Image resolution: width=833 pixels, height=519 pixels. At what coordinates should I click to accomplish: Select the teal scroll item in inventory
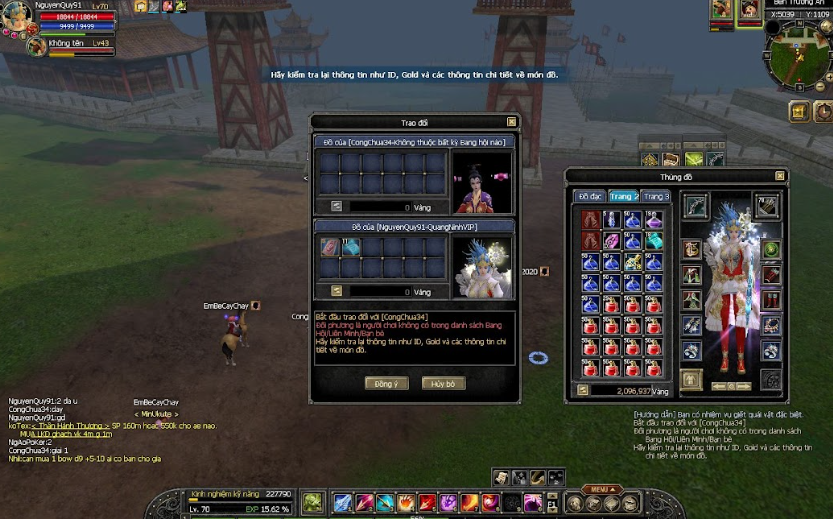(653, 241)
